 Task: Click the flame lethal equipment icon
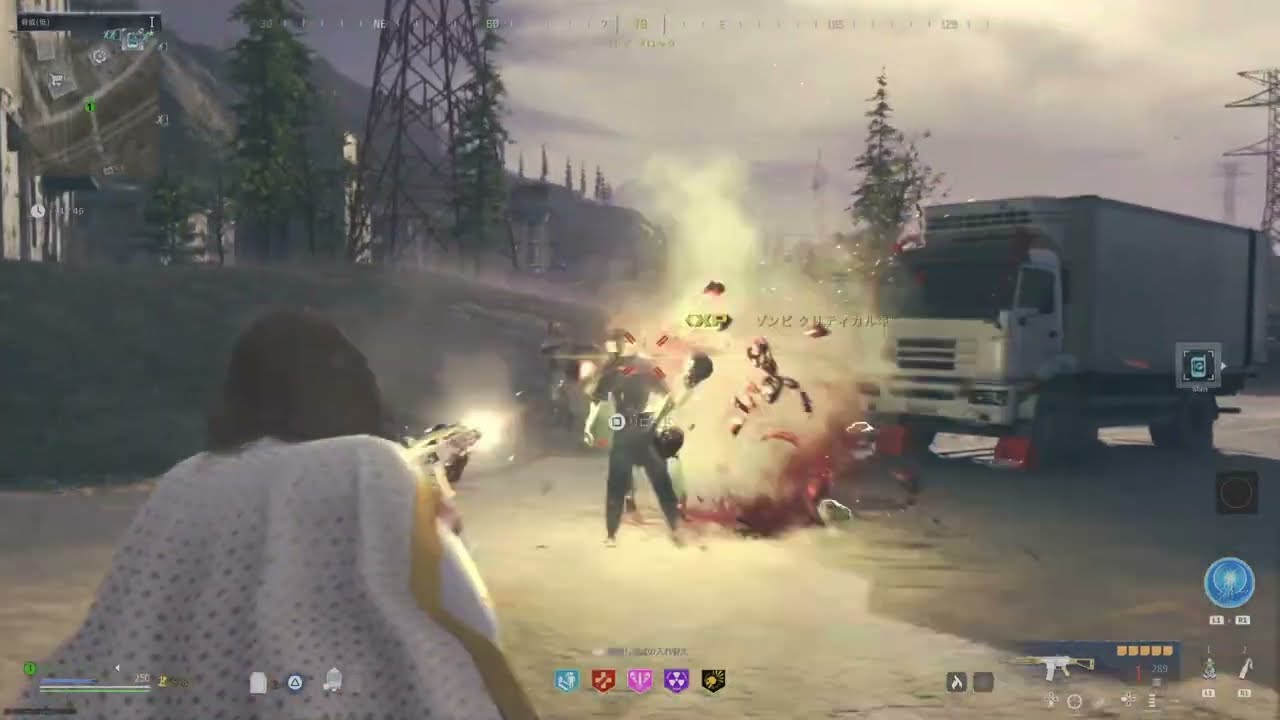955,682
